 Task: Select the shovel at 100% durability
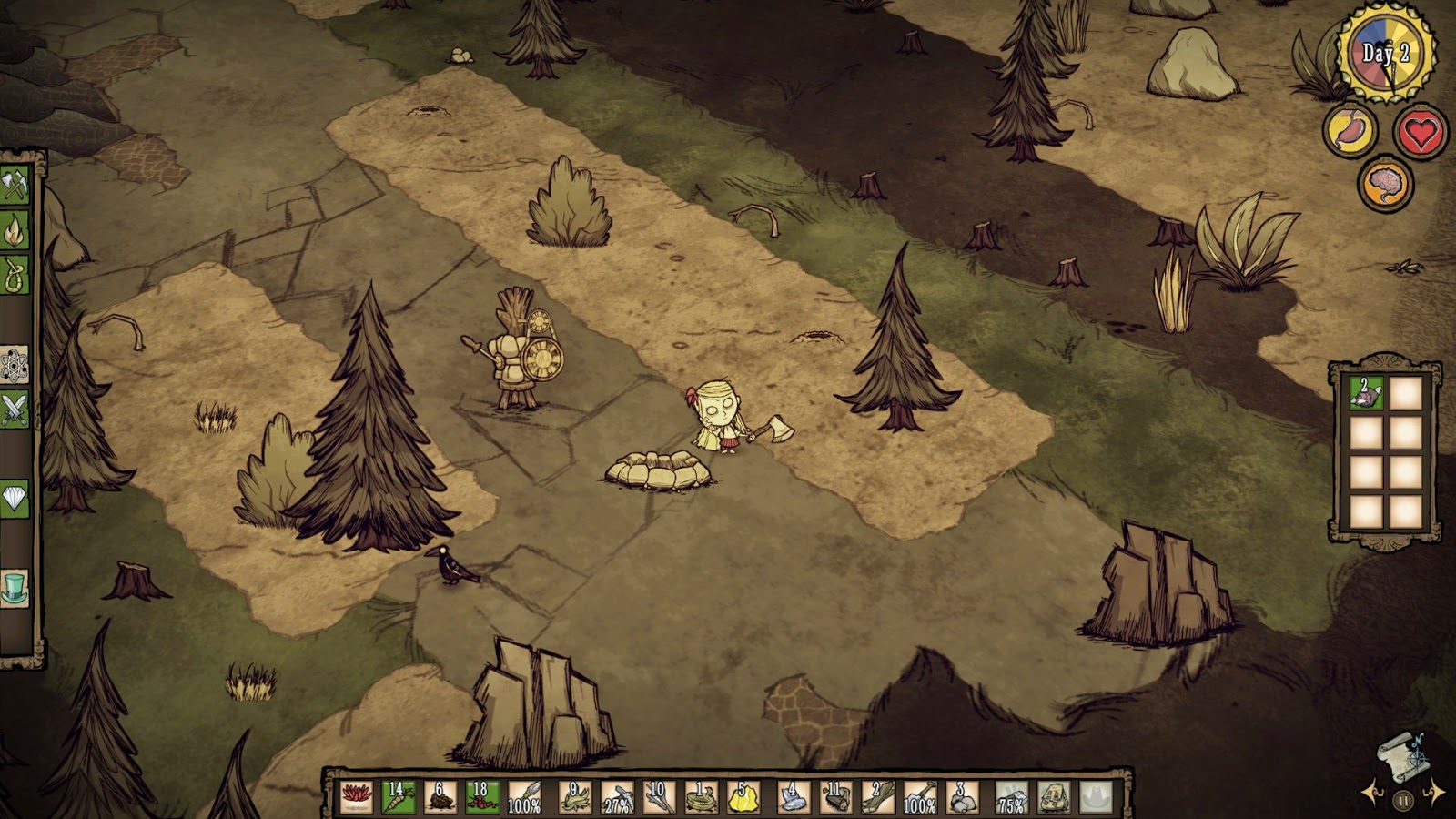point(919,797)
